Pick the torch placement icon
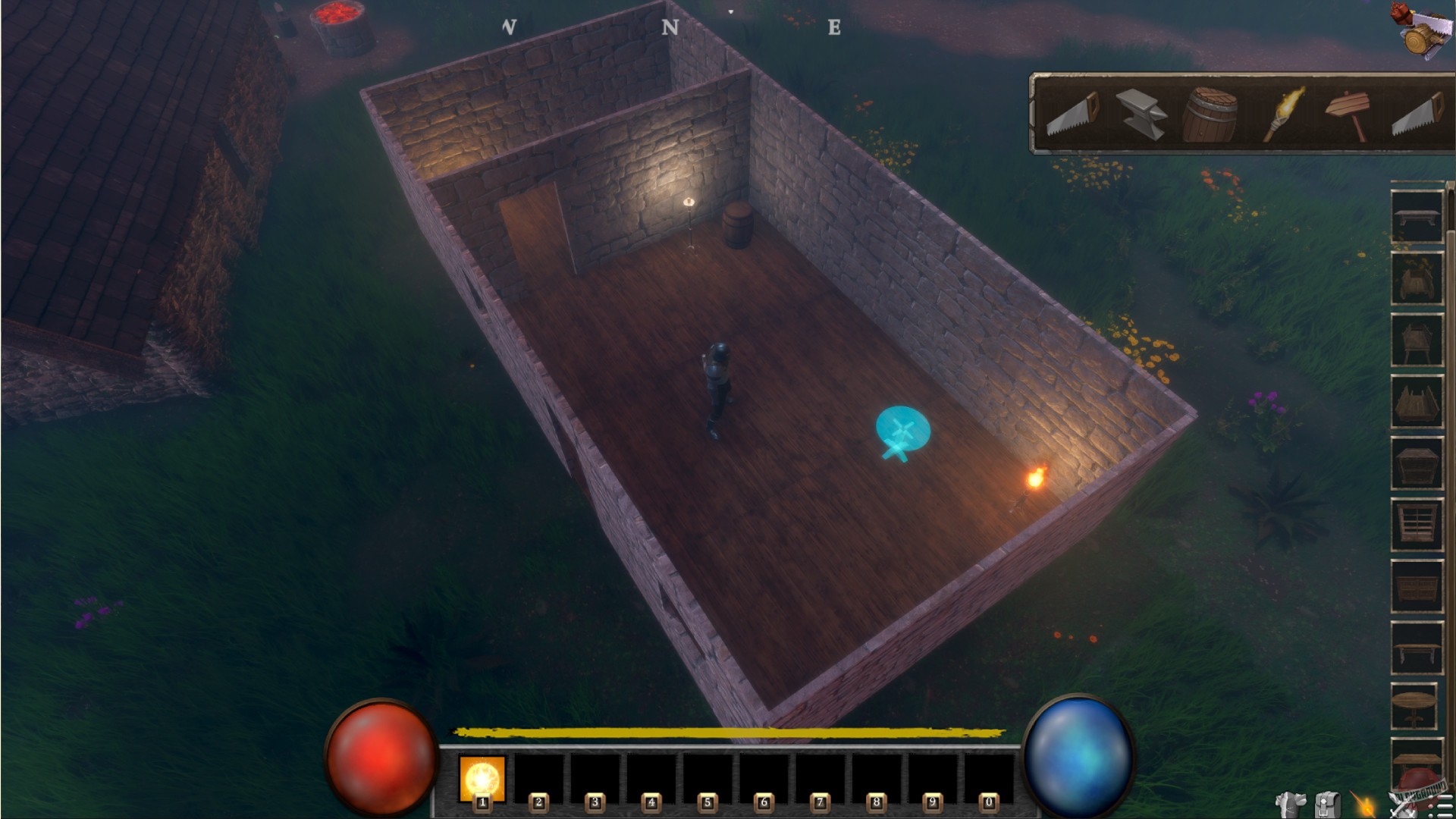The height and width of the screenshot is (819, 1456). click(1282, 114)
